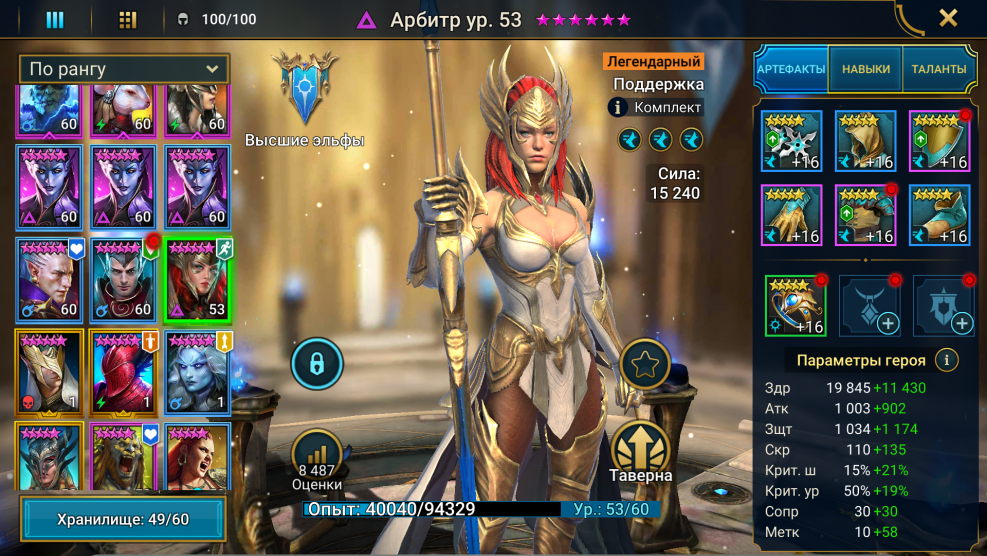Select the Артефакты tab
The width and height of the screenshot is (987, 556).
(790, 69)
